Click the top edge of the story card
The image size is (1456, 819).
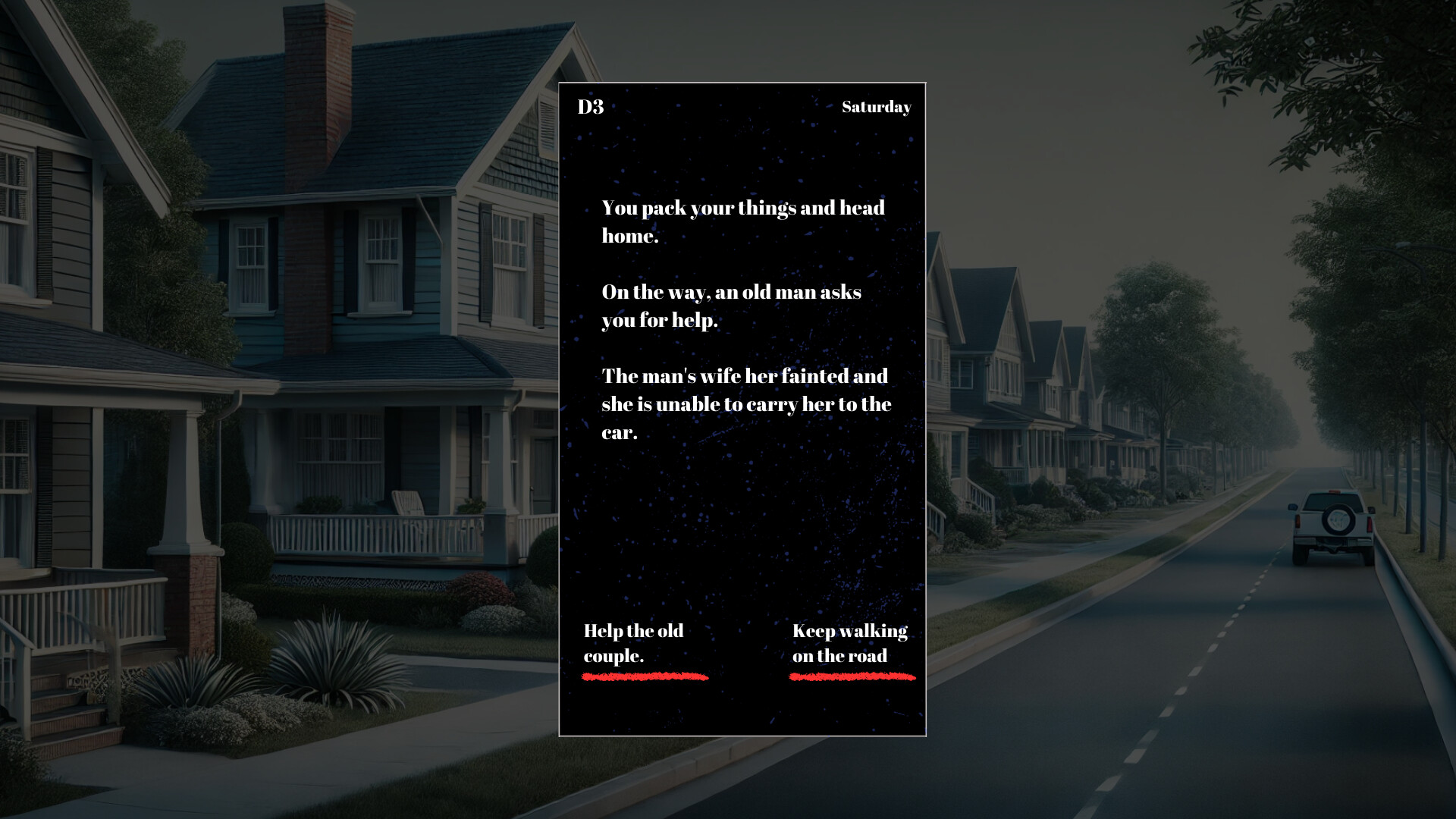coord(743,83)
